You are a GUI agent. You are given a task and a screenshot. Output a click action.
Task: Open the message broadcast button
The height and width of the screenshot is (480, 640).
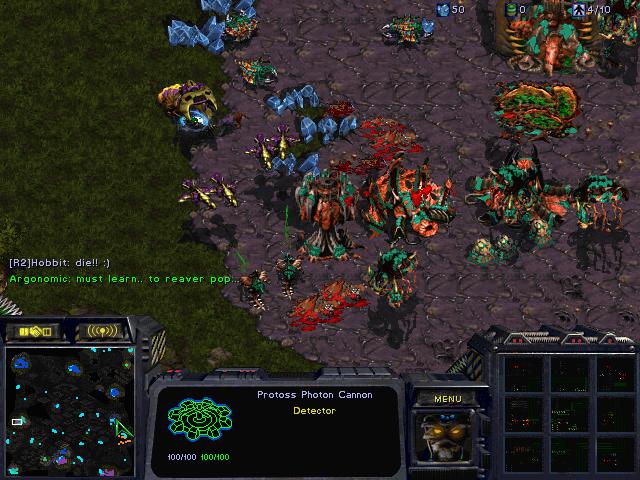pos(102,331)
